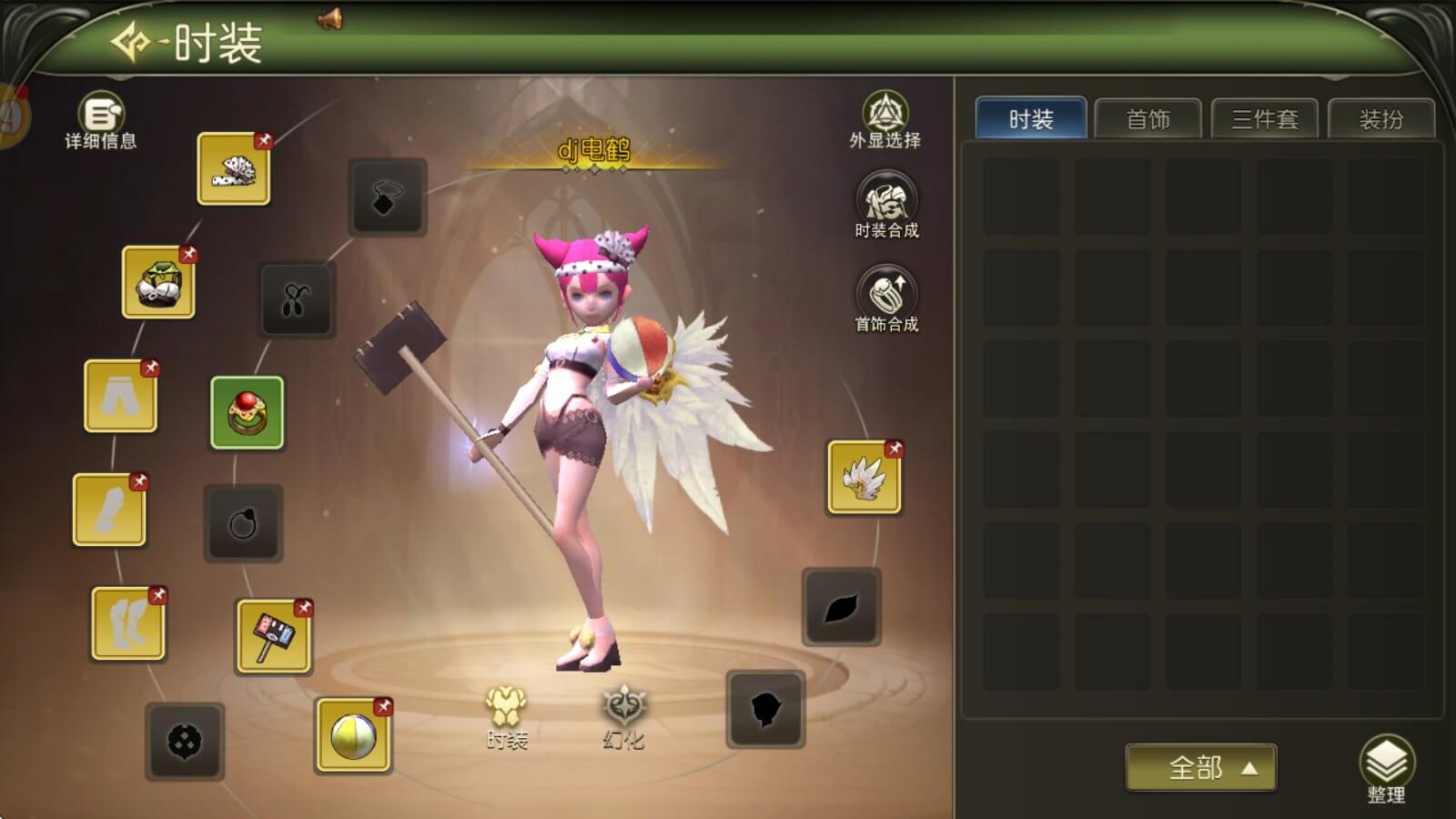Open 首饰合成 accessory synthesis
The image size is (1456, 819).
tap(886, 298)
